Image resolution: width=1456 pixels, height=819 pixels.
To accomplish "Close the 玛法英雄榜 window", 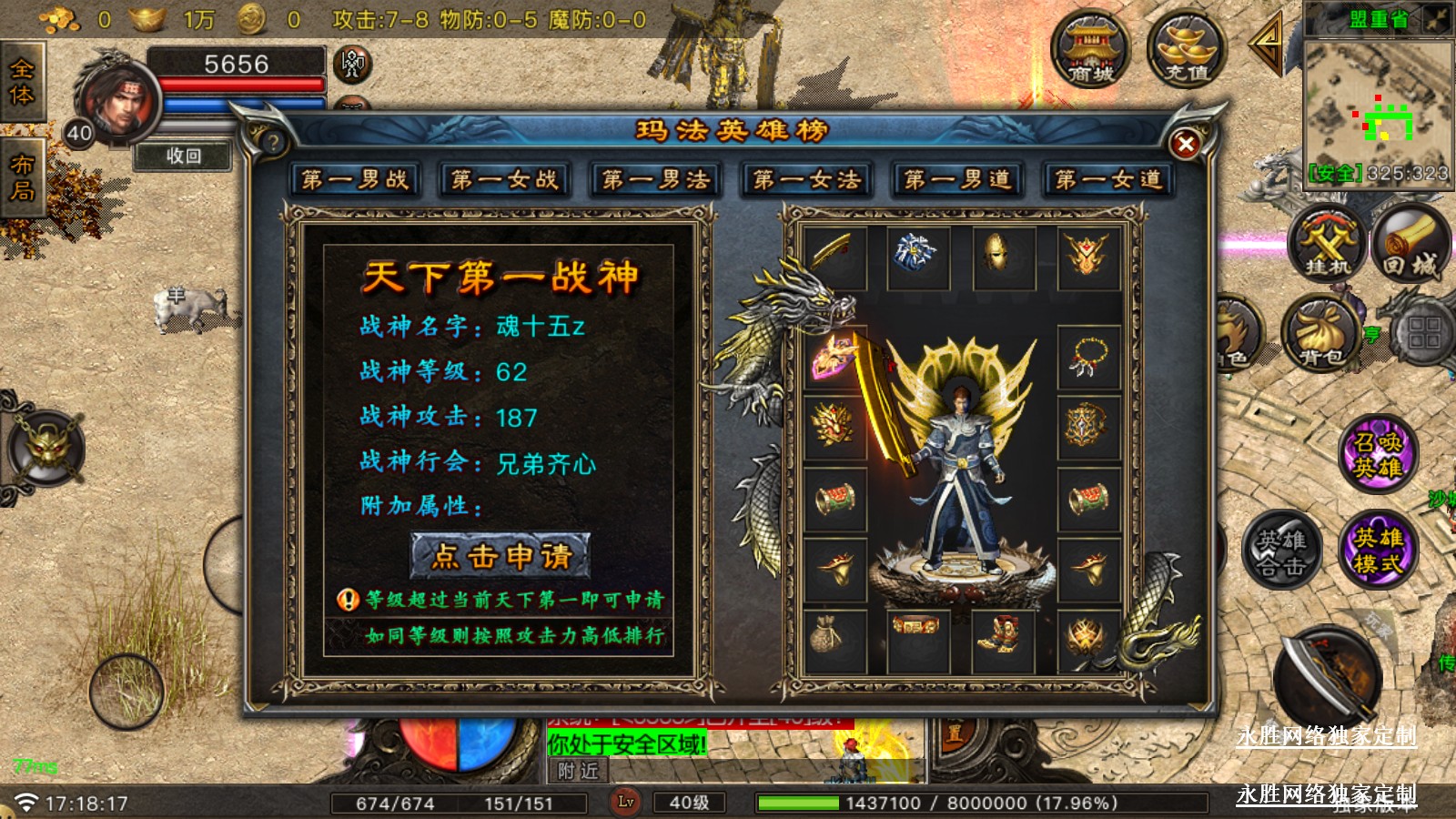I will 1185,144.
